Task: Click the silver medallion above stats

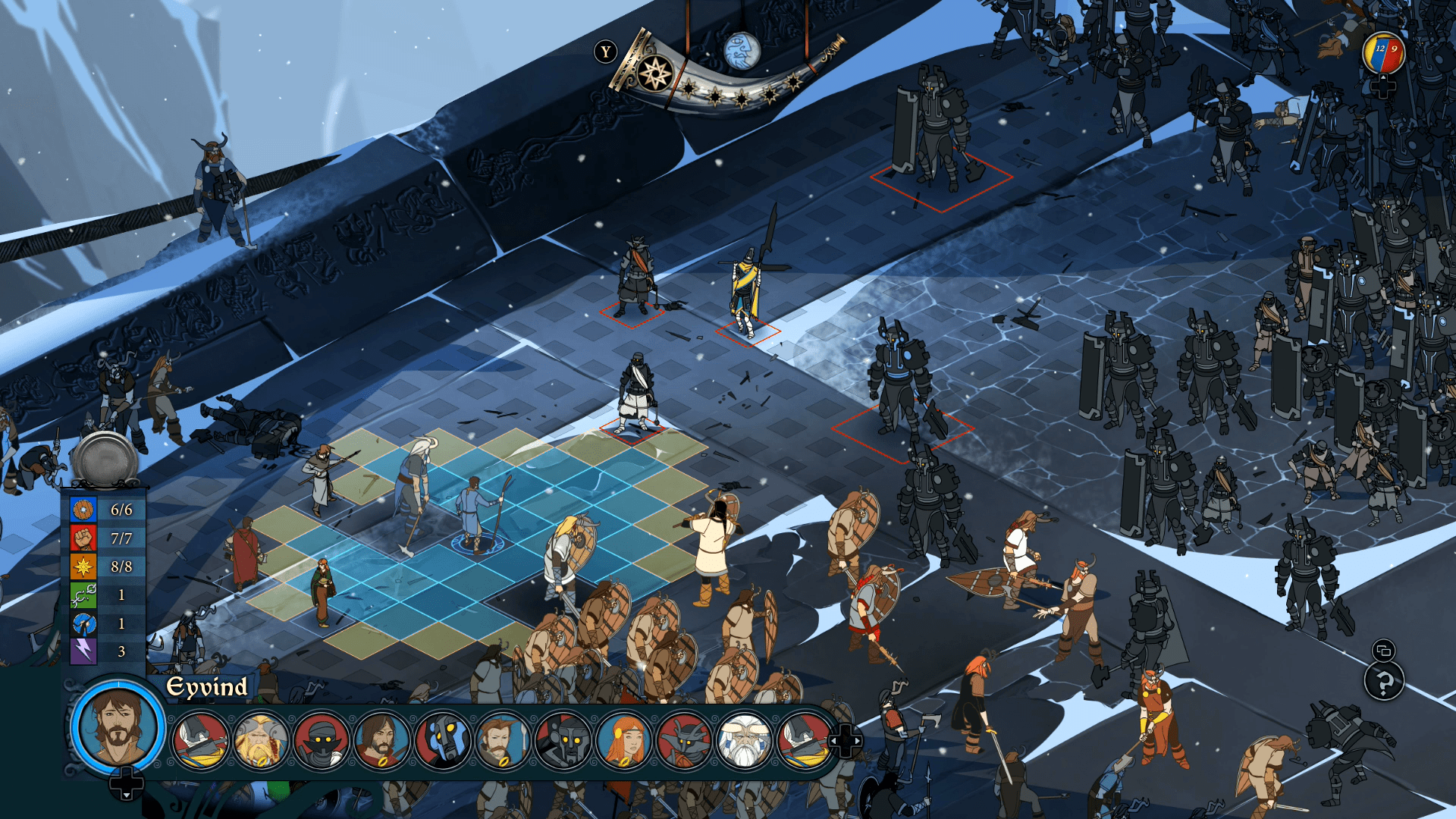Action: coord(105,457)
